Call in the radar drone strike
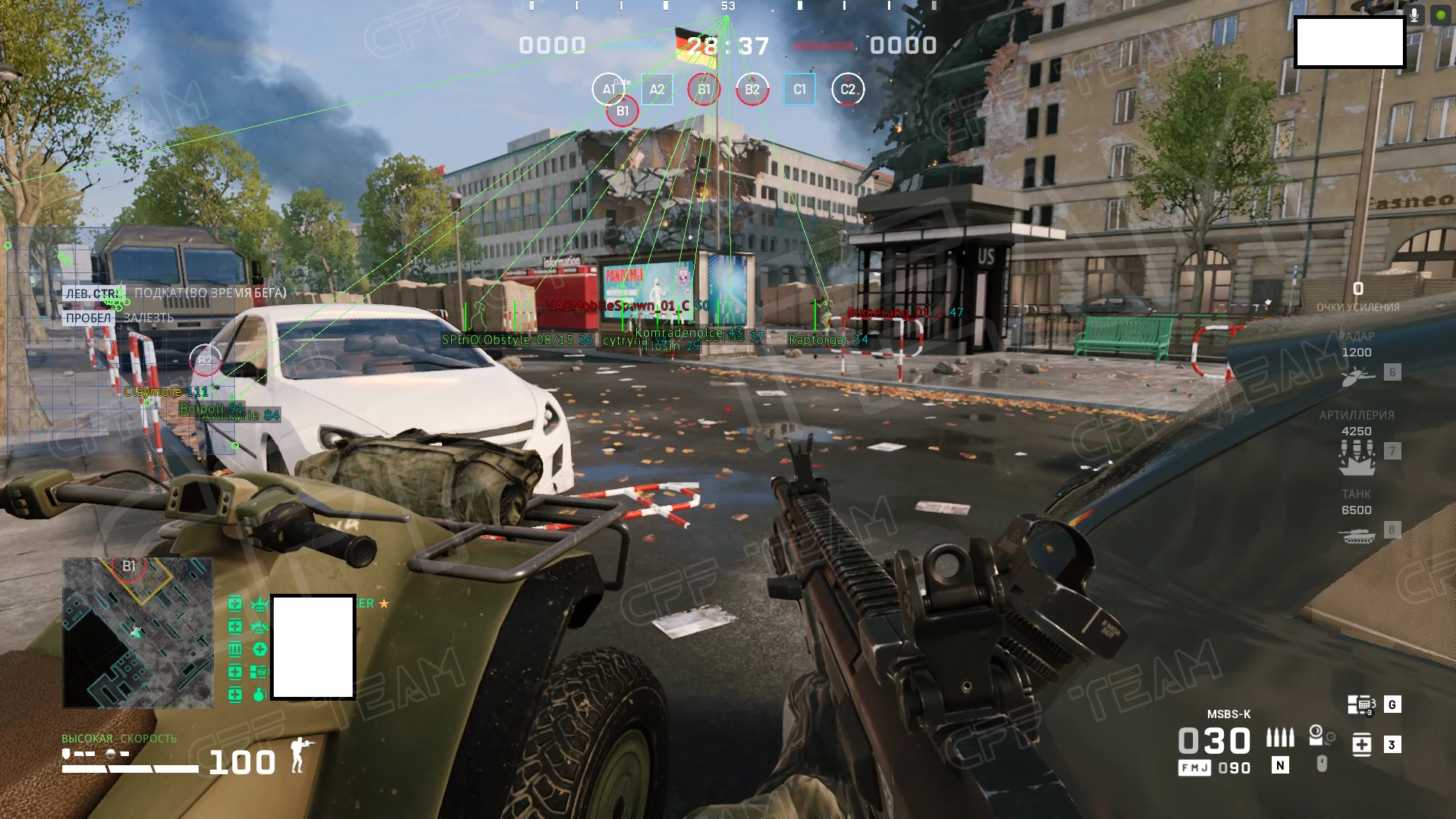 (1357, 375)
